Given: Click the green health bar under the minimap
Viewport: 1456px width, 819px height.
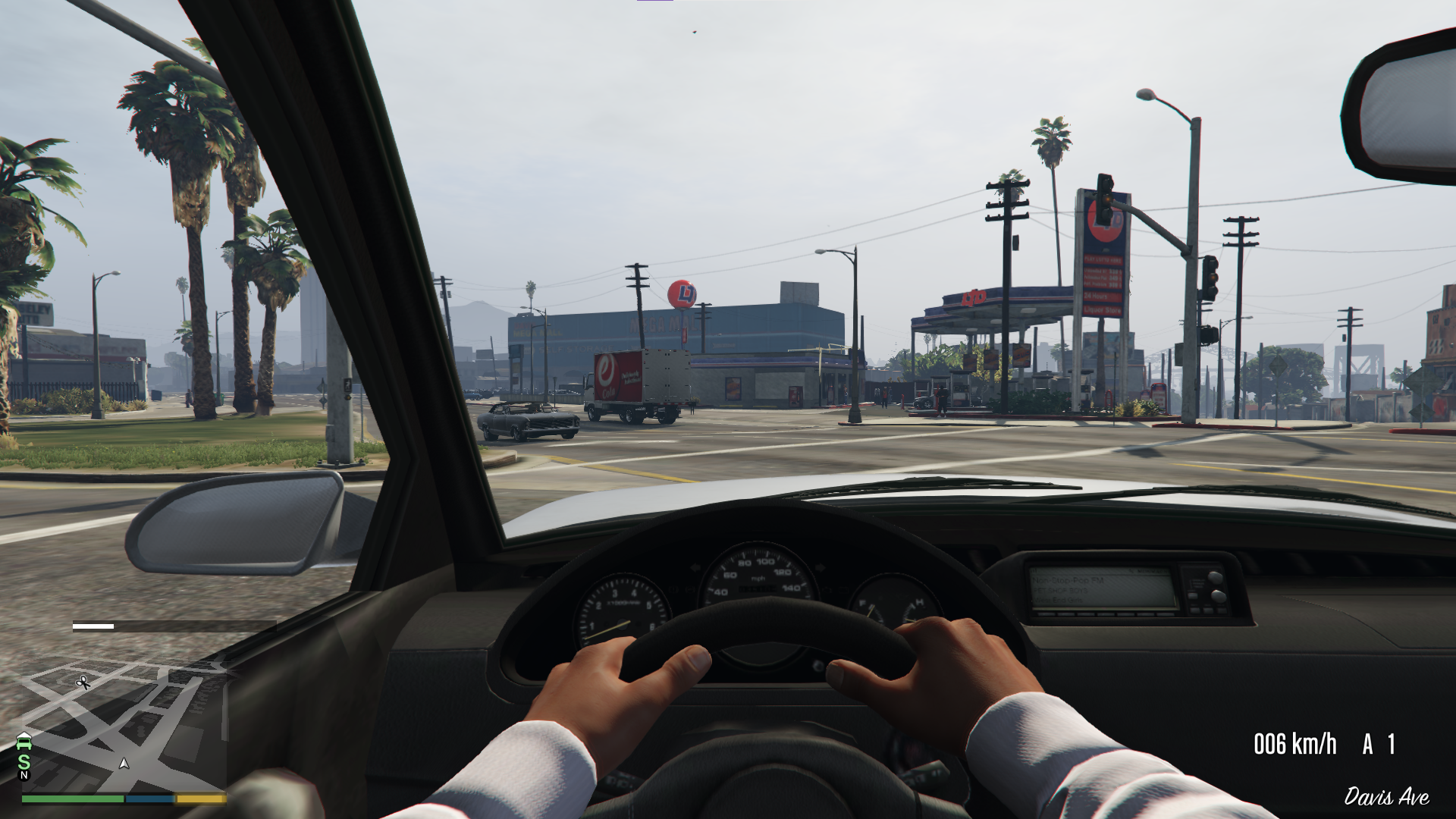Looking at the screenshot, I should pyautogui.click(x=73, y=800).
